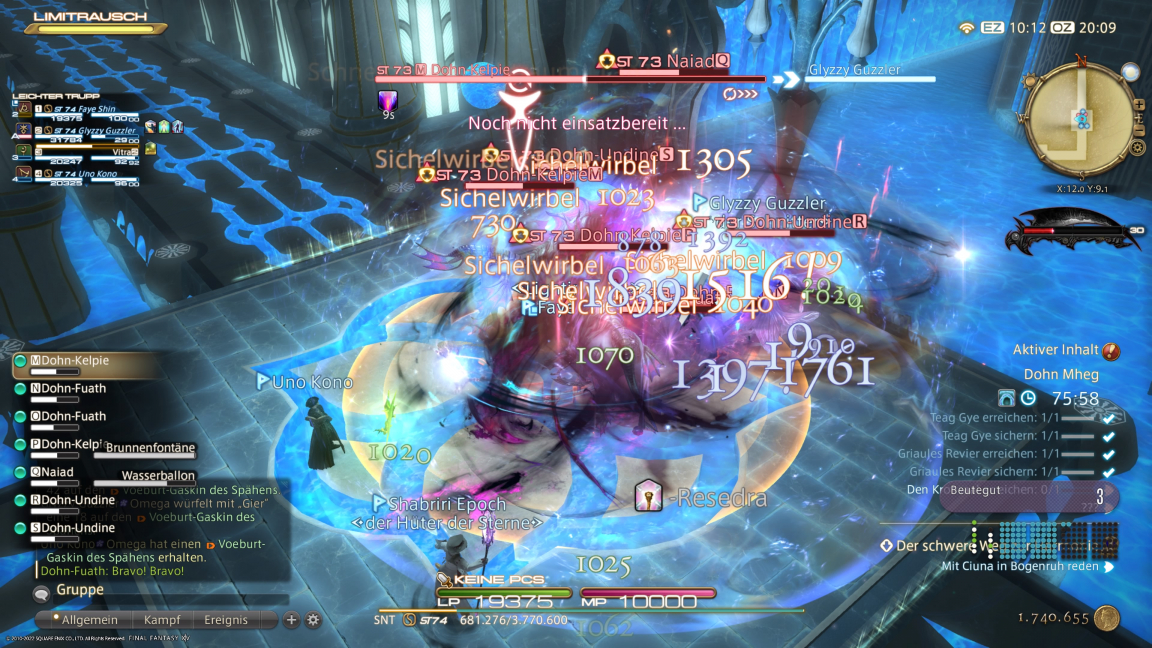Viewport: 1152px width, 648px height.
Task: Select Dohn-Fuath N in the enemy list
Action: click(73, 388)
